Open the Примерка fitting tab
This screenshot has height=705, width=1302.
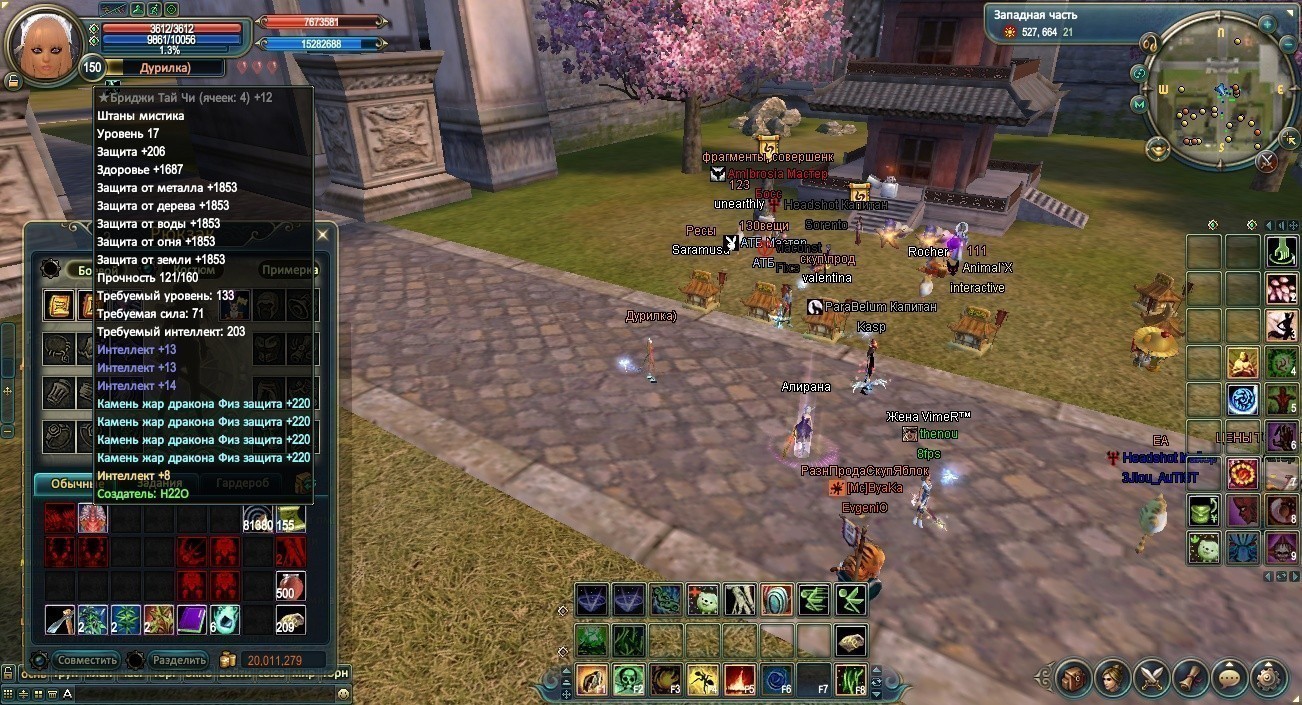coord(290,270)
